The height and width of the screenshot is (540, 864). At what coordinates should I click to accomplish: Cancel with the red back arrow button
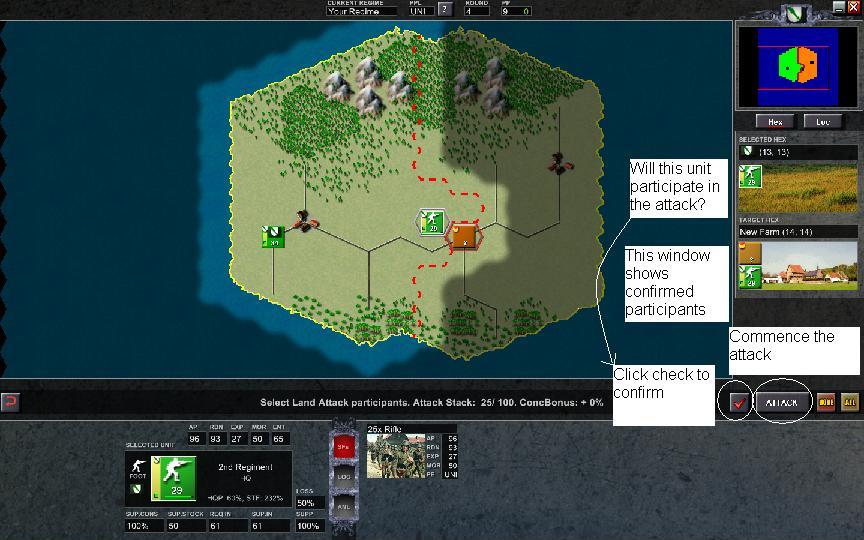(x=10, y=402)
